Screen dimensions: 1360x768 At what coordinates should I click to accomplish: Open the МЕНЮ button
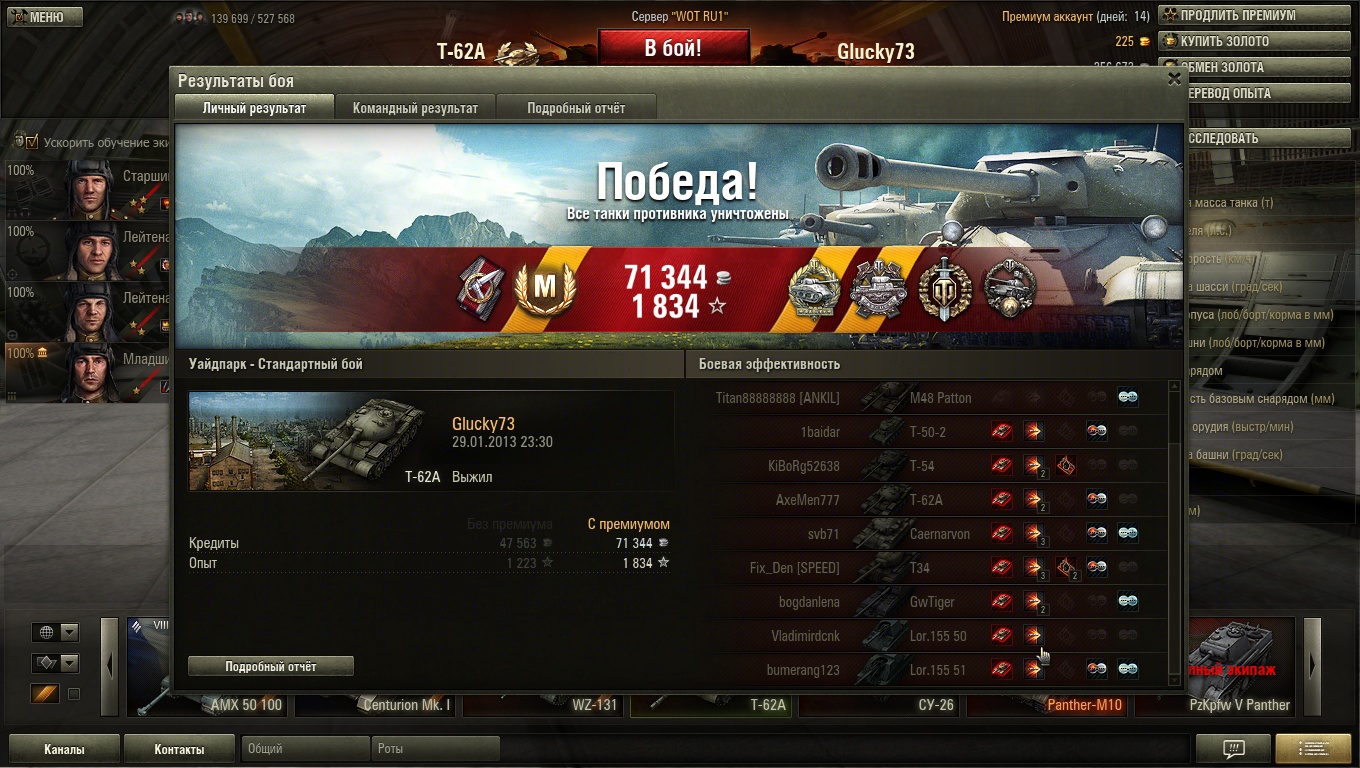[42, 17]
